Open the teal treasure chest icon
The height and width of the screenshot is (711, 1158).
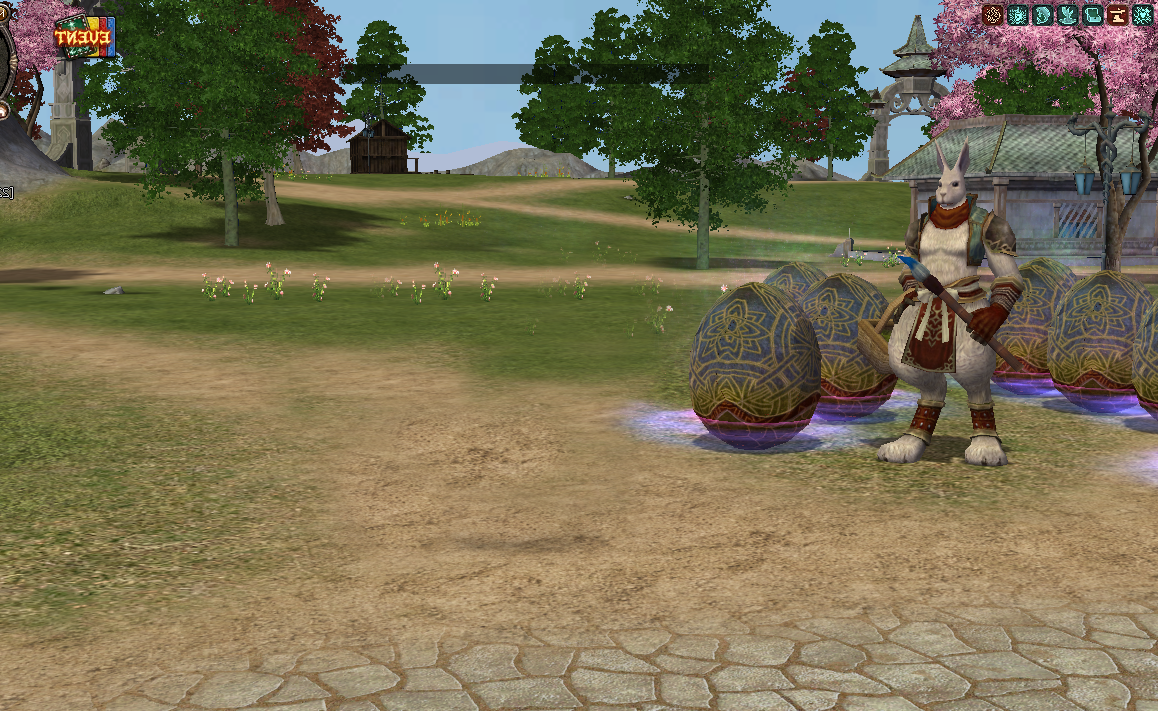pos(1093,15)
